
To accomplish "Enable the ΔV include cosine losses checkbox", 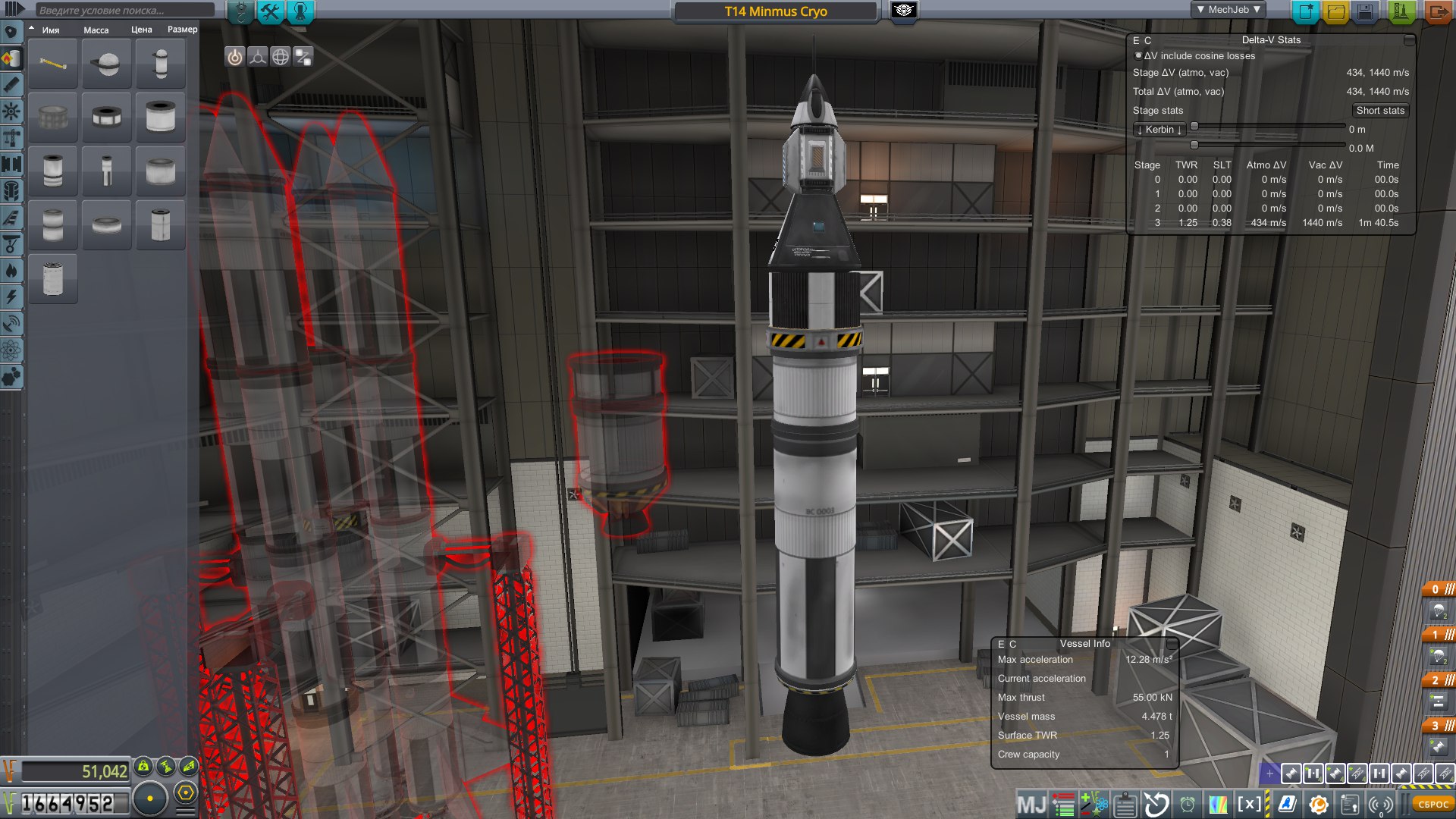I will tap(1137, 55).
